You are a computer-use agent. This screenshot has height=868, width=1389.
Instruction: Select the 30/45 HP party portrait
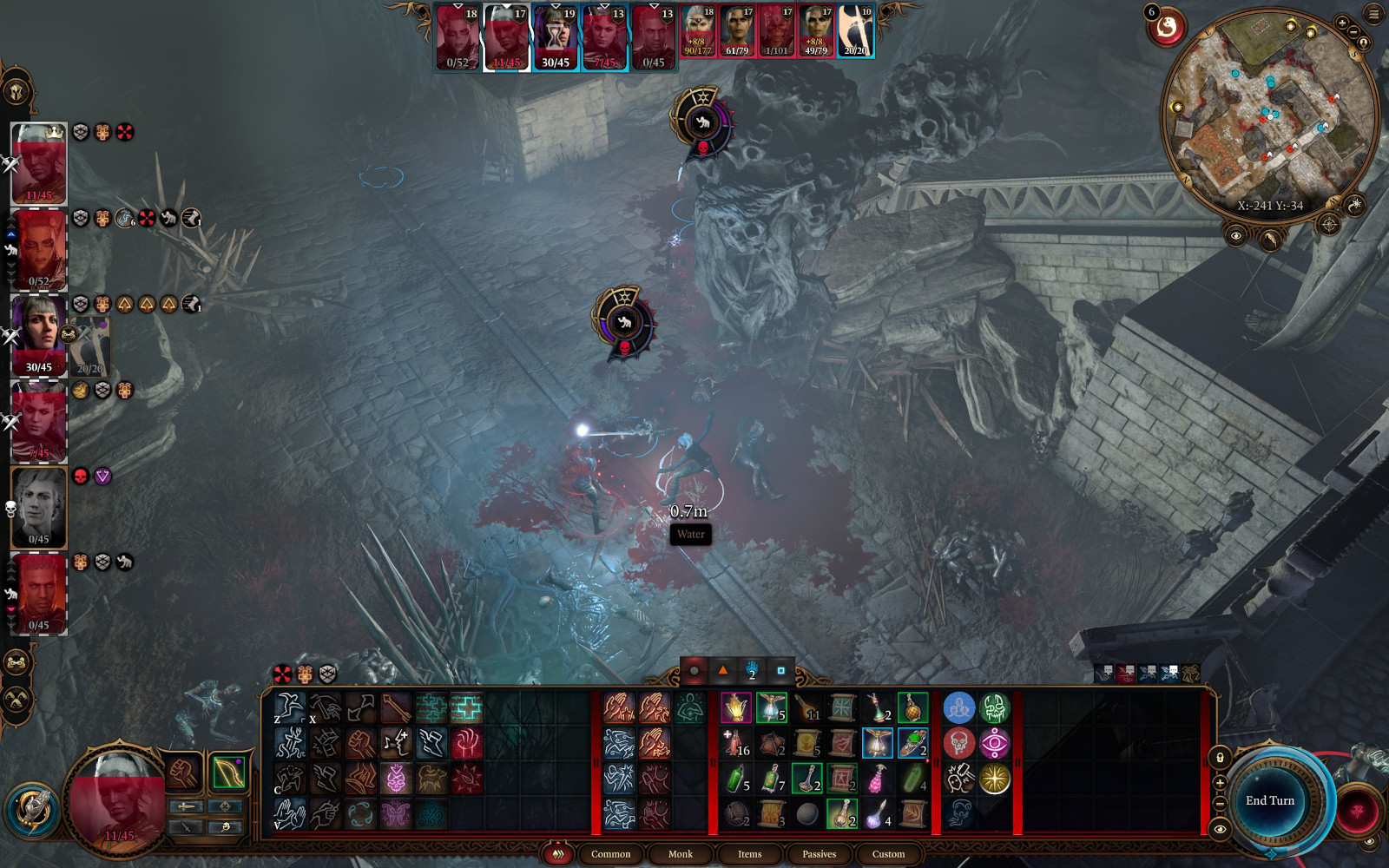tap(39, 335)
